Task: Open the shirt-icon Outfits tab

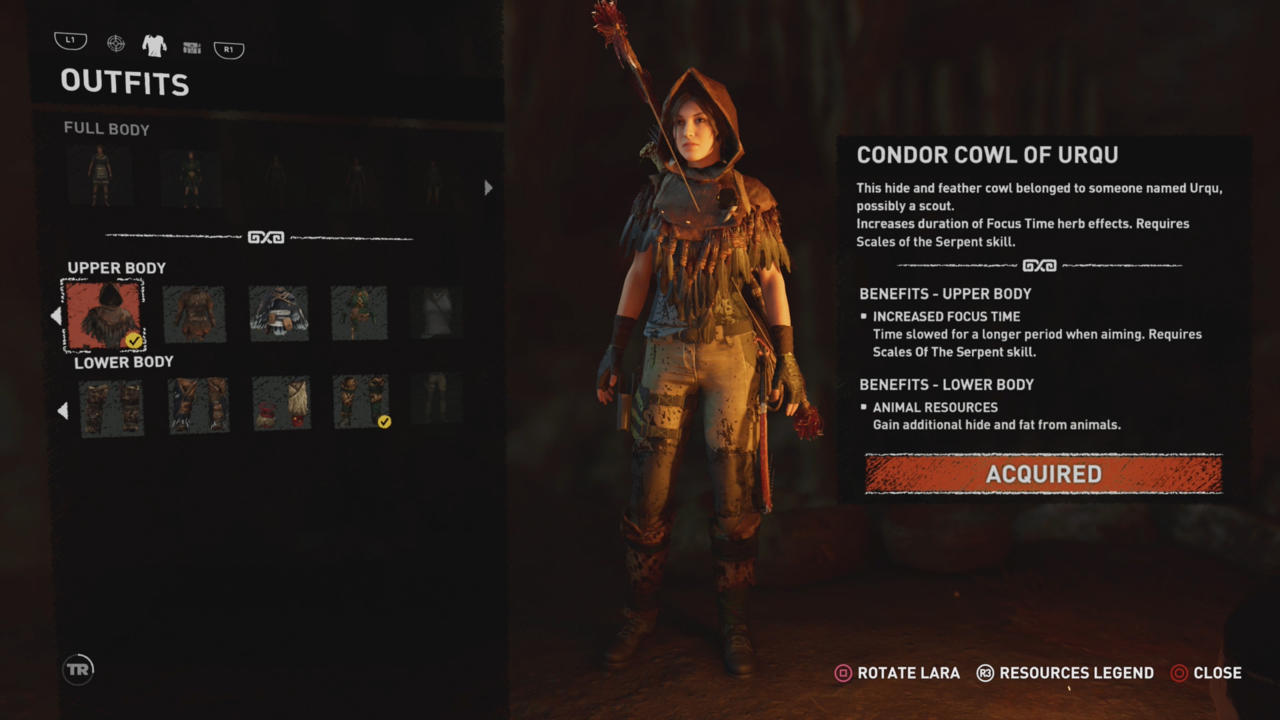Action: coord(154,45)
